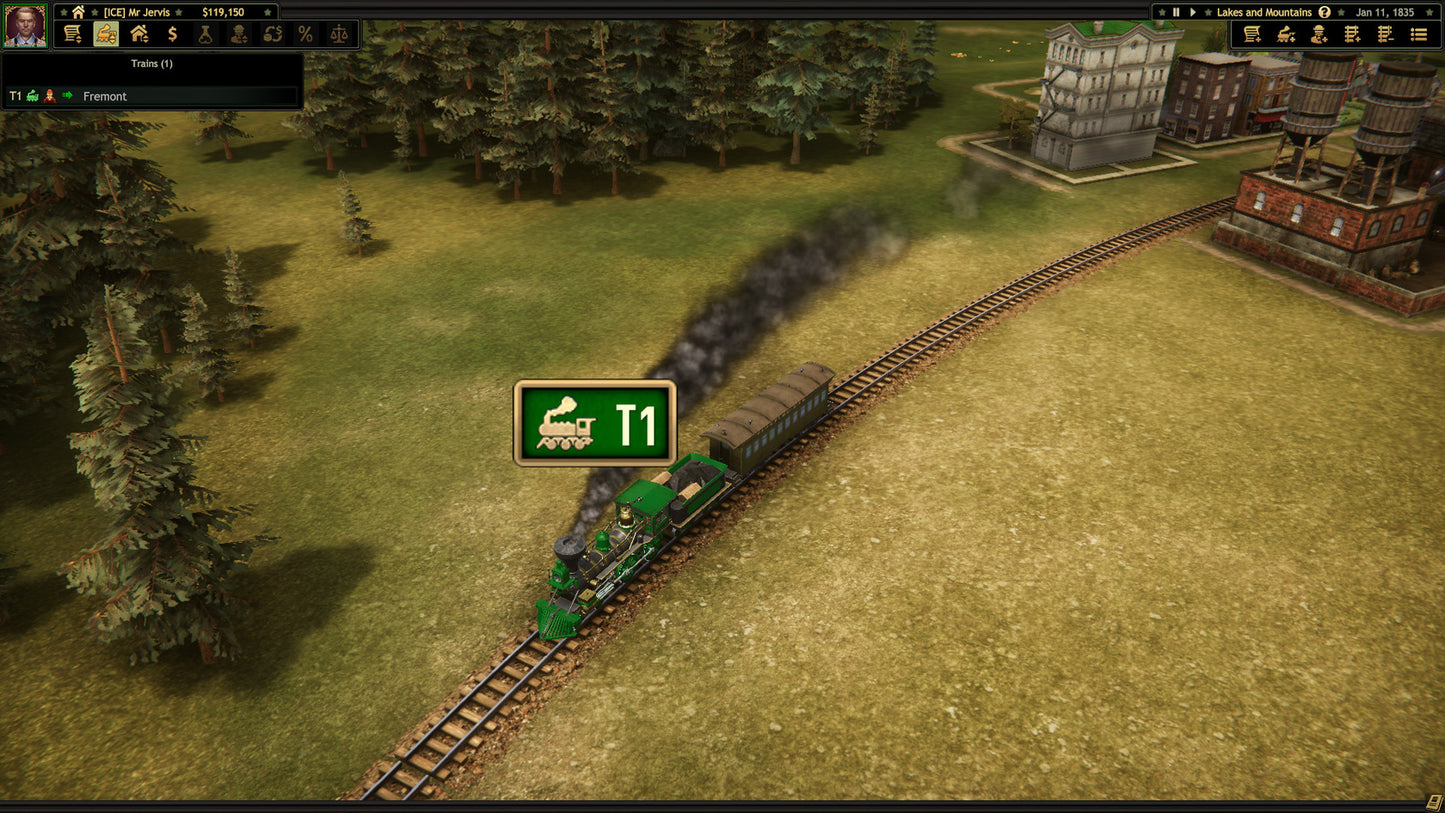Open the stock exchange icon

272,33
